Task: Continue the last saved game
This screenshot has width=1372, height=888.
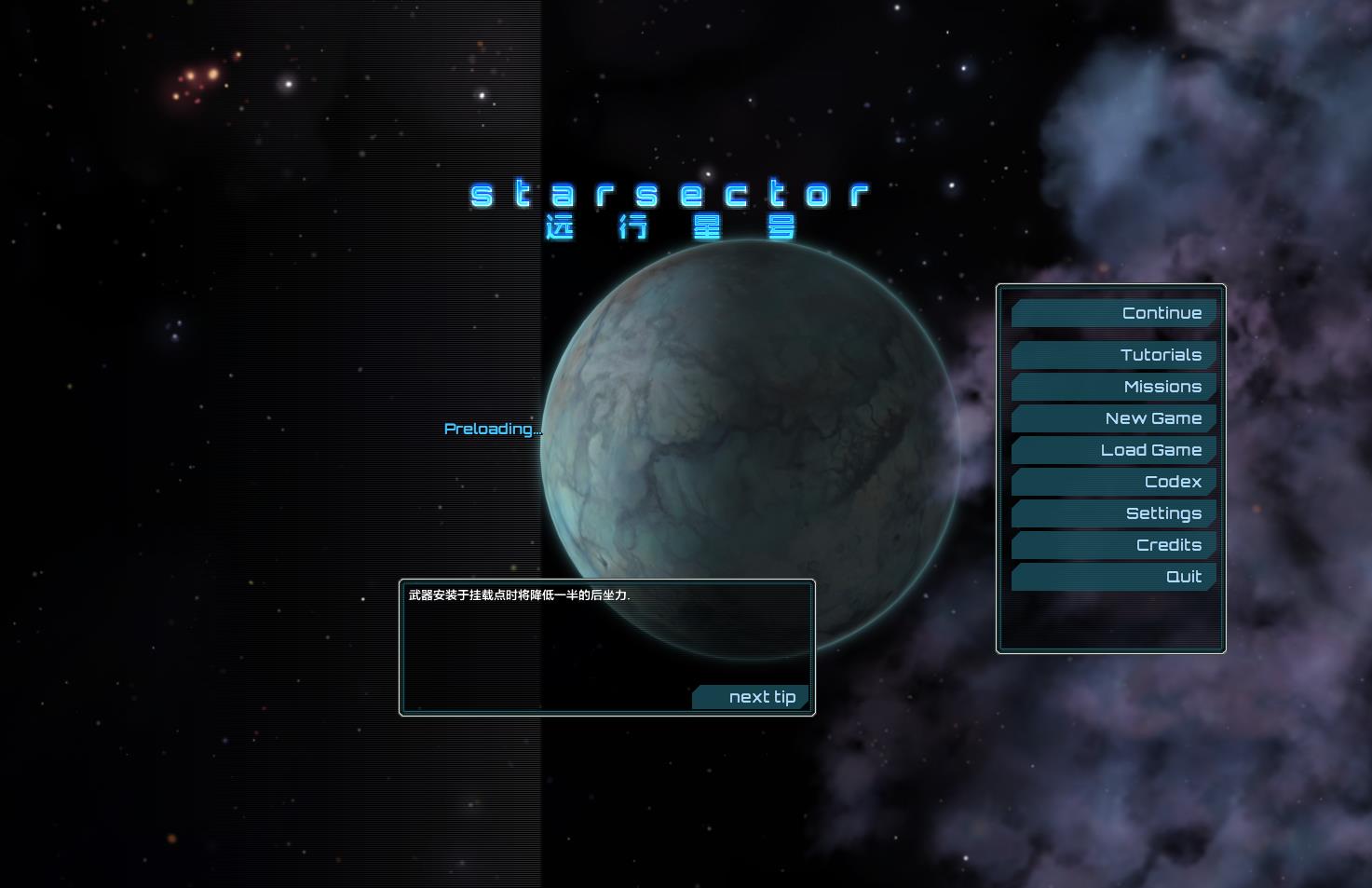Action: pyautogui.click(x=1114, y=313)
